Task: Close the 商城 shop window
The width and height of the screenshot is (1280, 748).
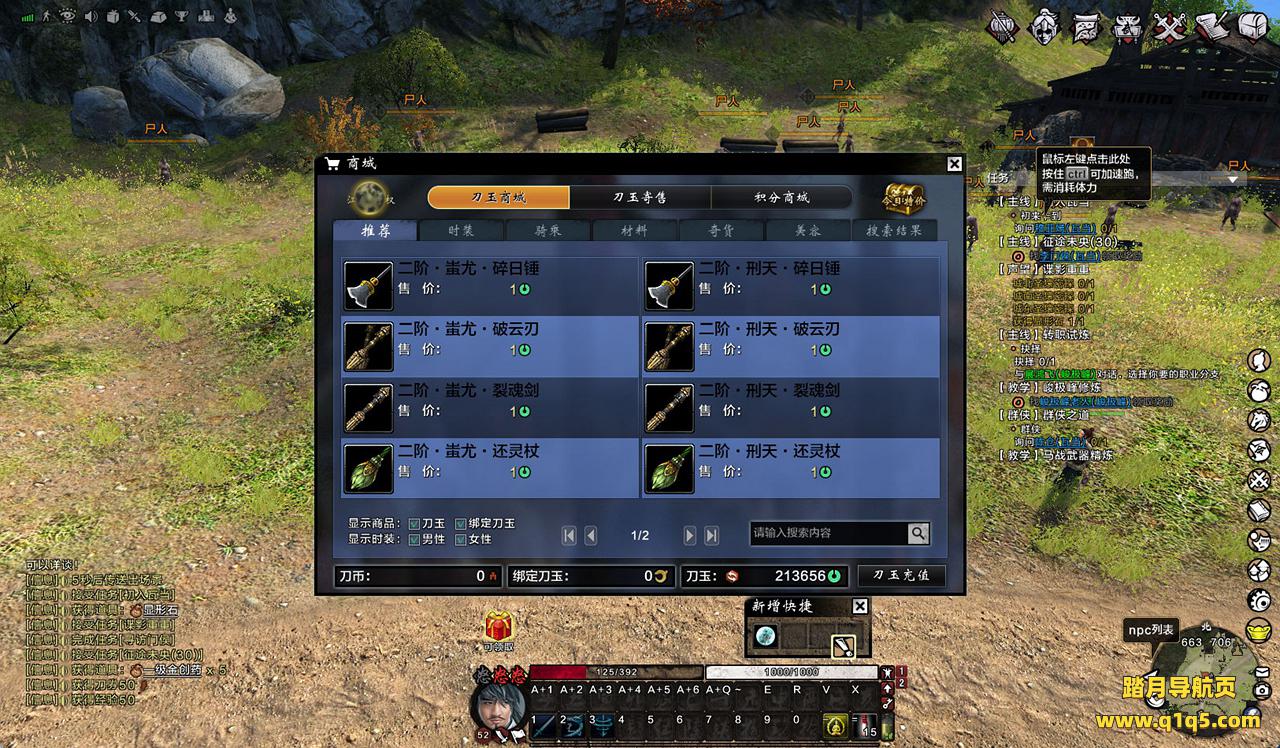Action: click(954, 164)
